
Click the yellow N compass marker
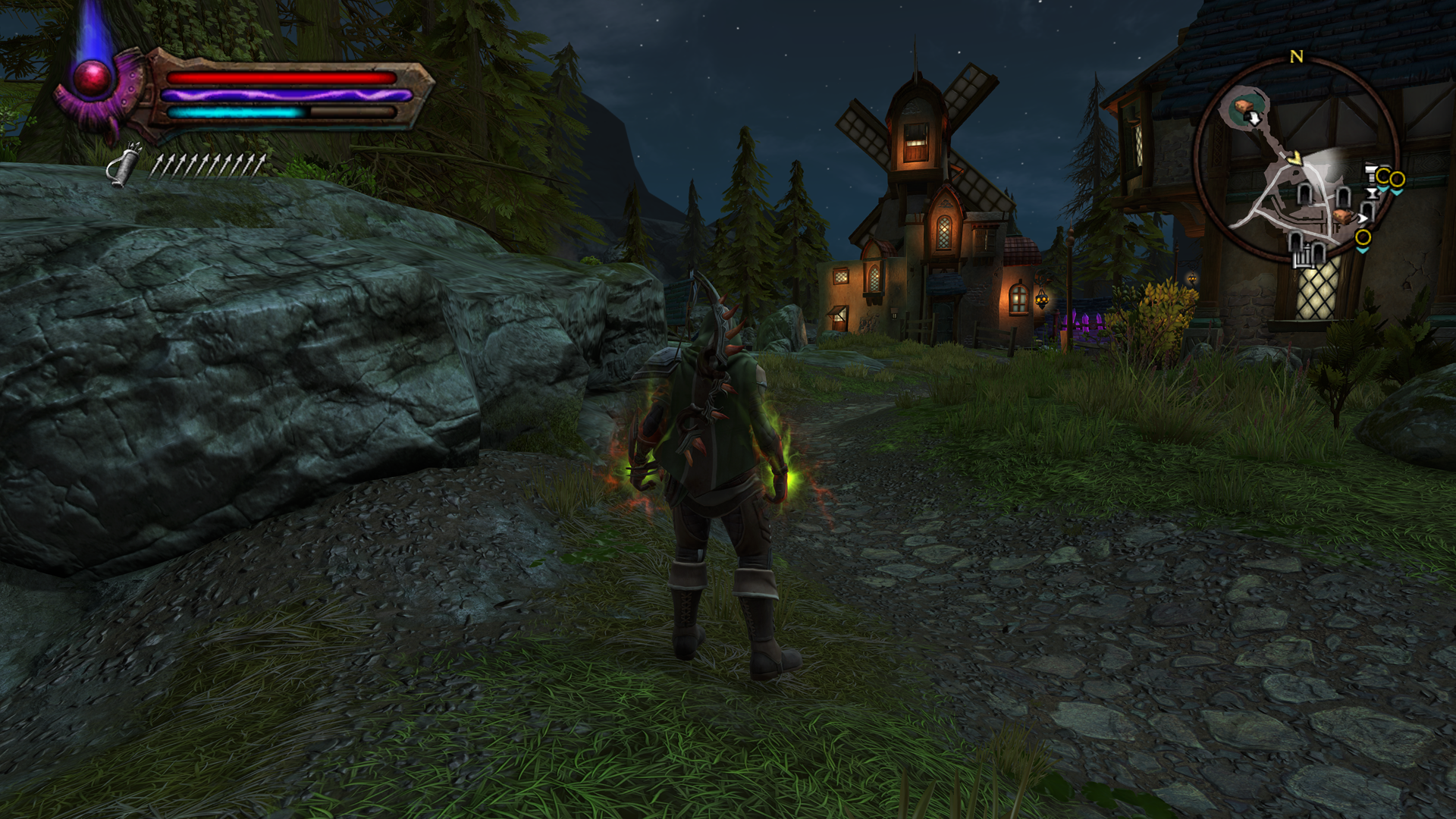pos(1296,57)
